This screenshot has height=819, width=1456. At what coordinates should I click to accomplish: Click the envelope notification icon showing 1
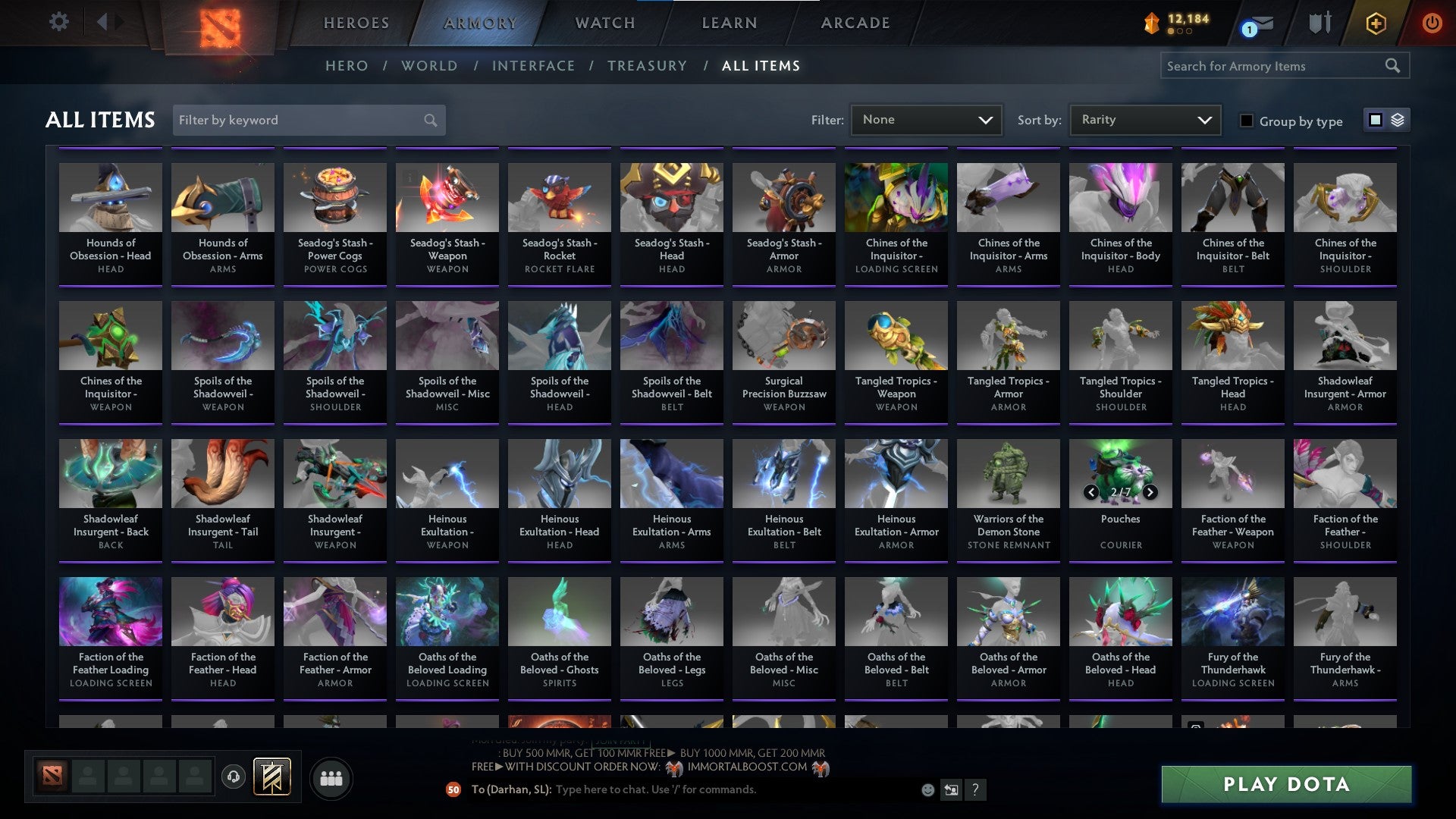click(x=1256, y=24)
